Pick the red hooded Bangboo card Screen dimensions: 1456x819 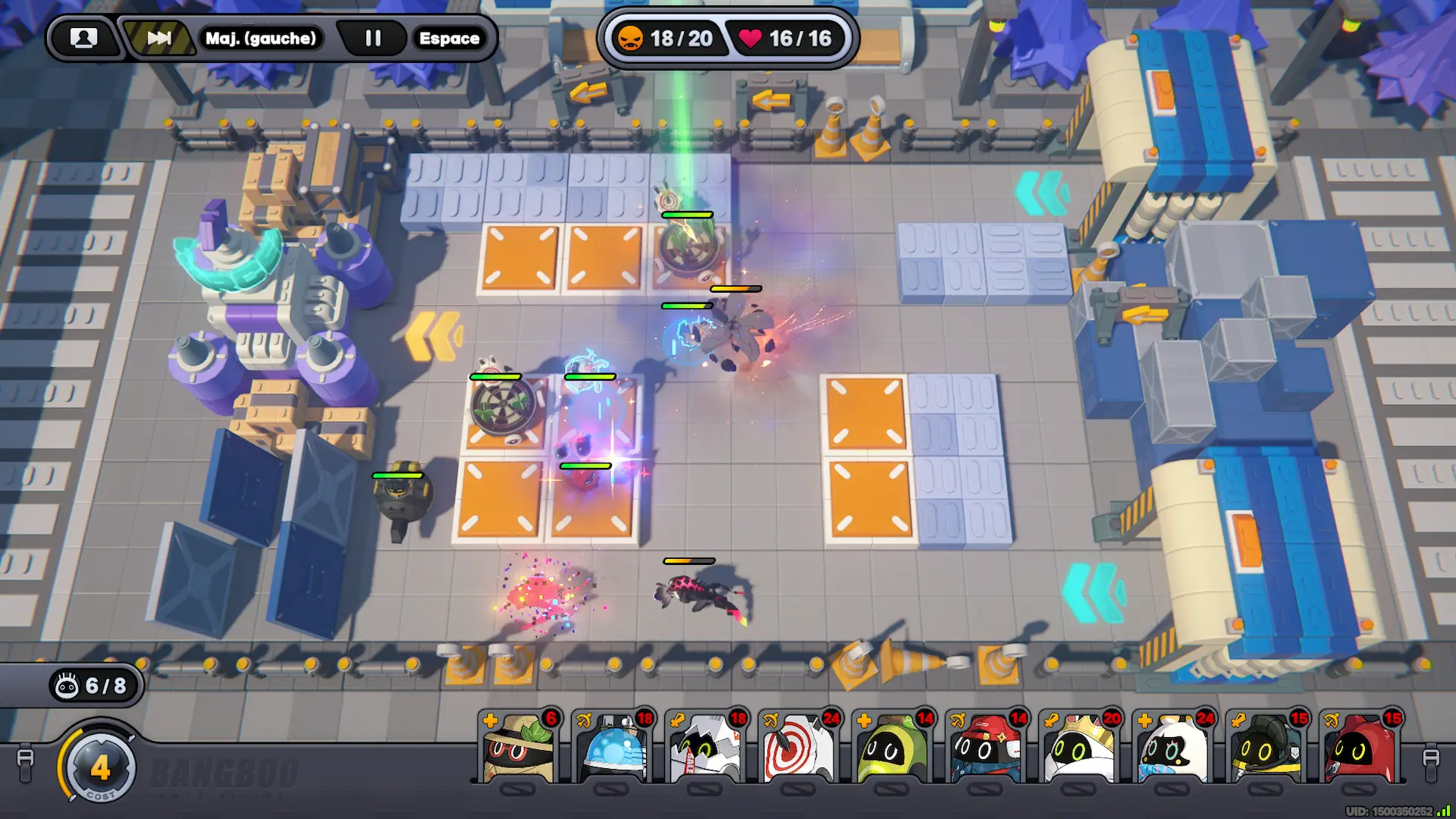point(1360,748)
